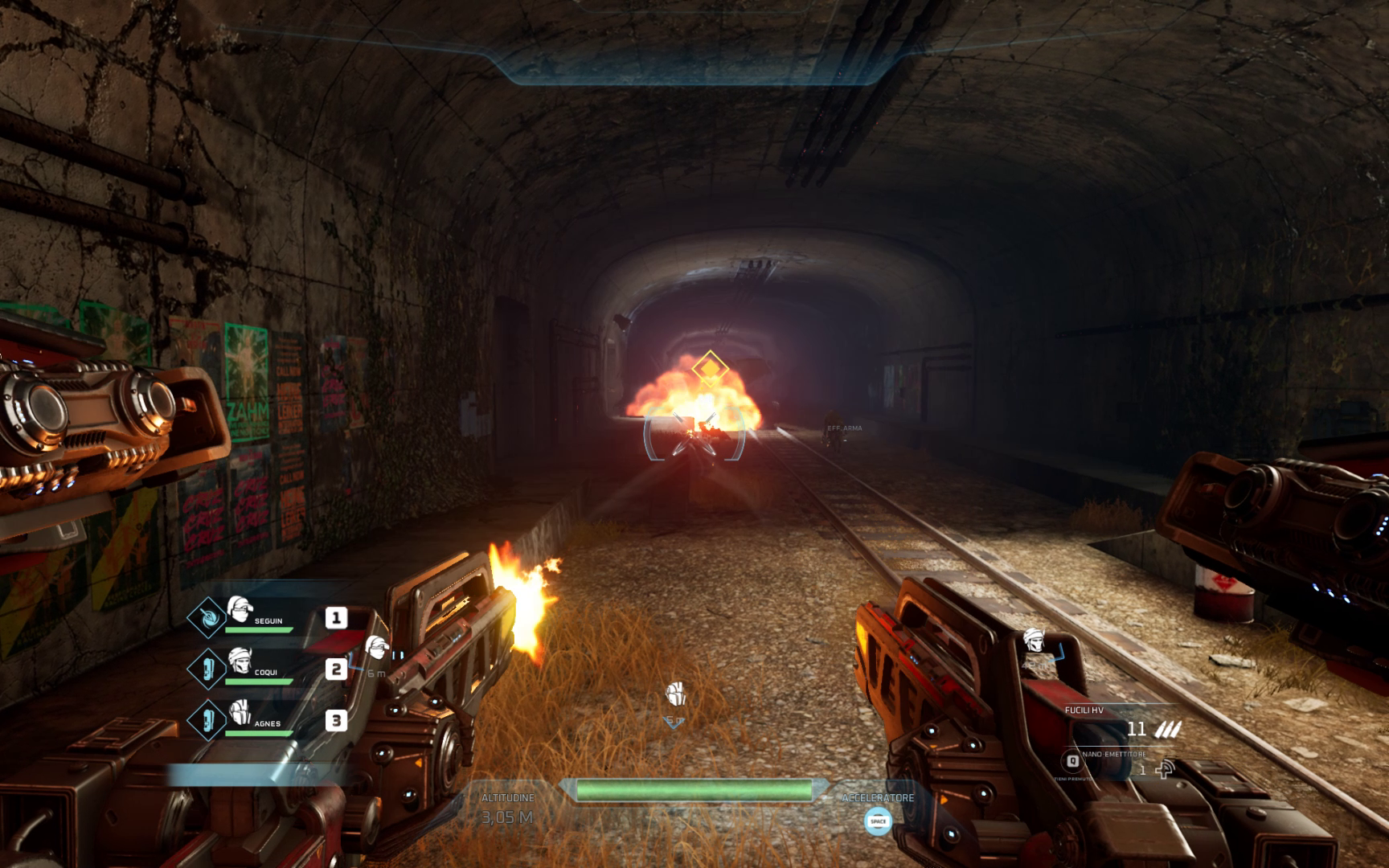Click the Nano-Emettitore healing cross icon

1165,769
